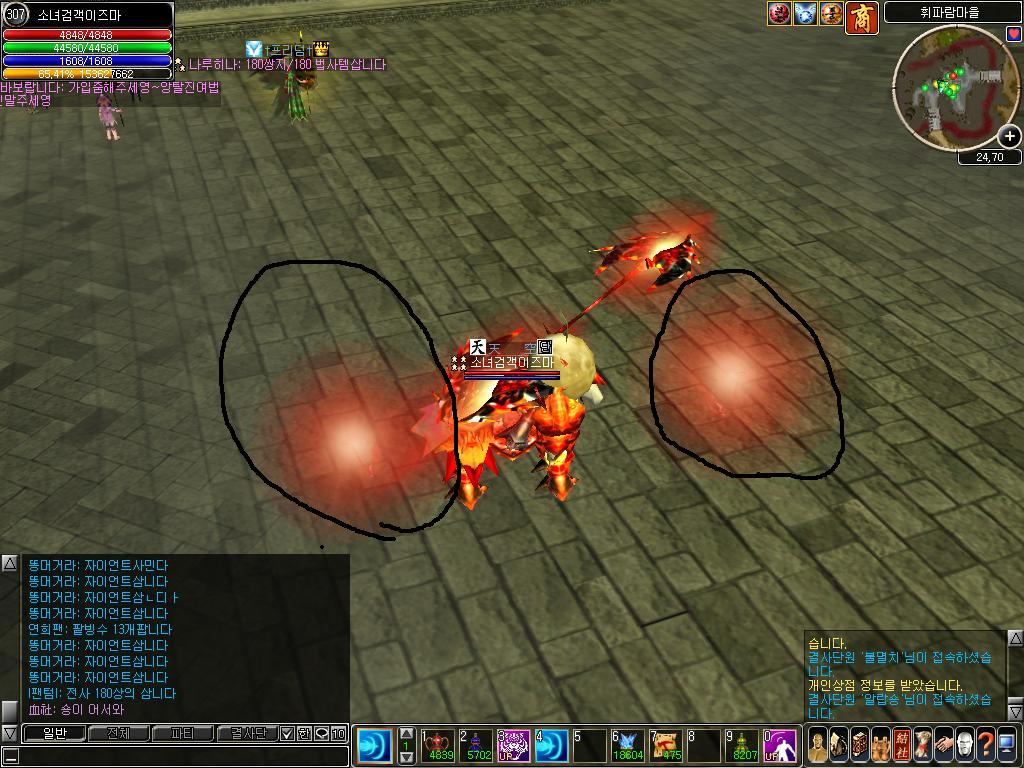Open the handshake trade menu icon
1024x768 pixels.
(943, 745)
